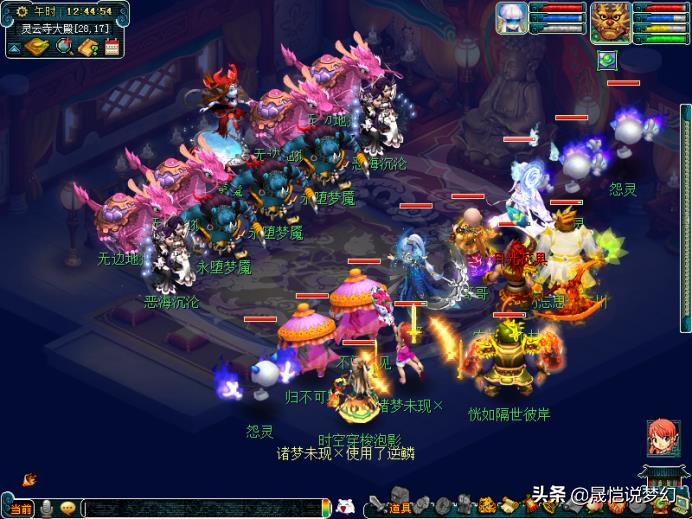The height and width of the screenshot is (519, 692).
Task: Click the pet portrait with white hair
Action: point(511,17)
